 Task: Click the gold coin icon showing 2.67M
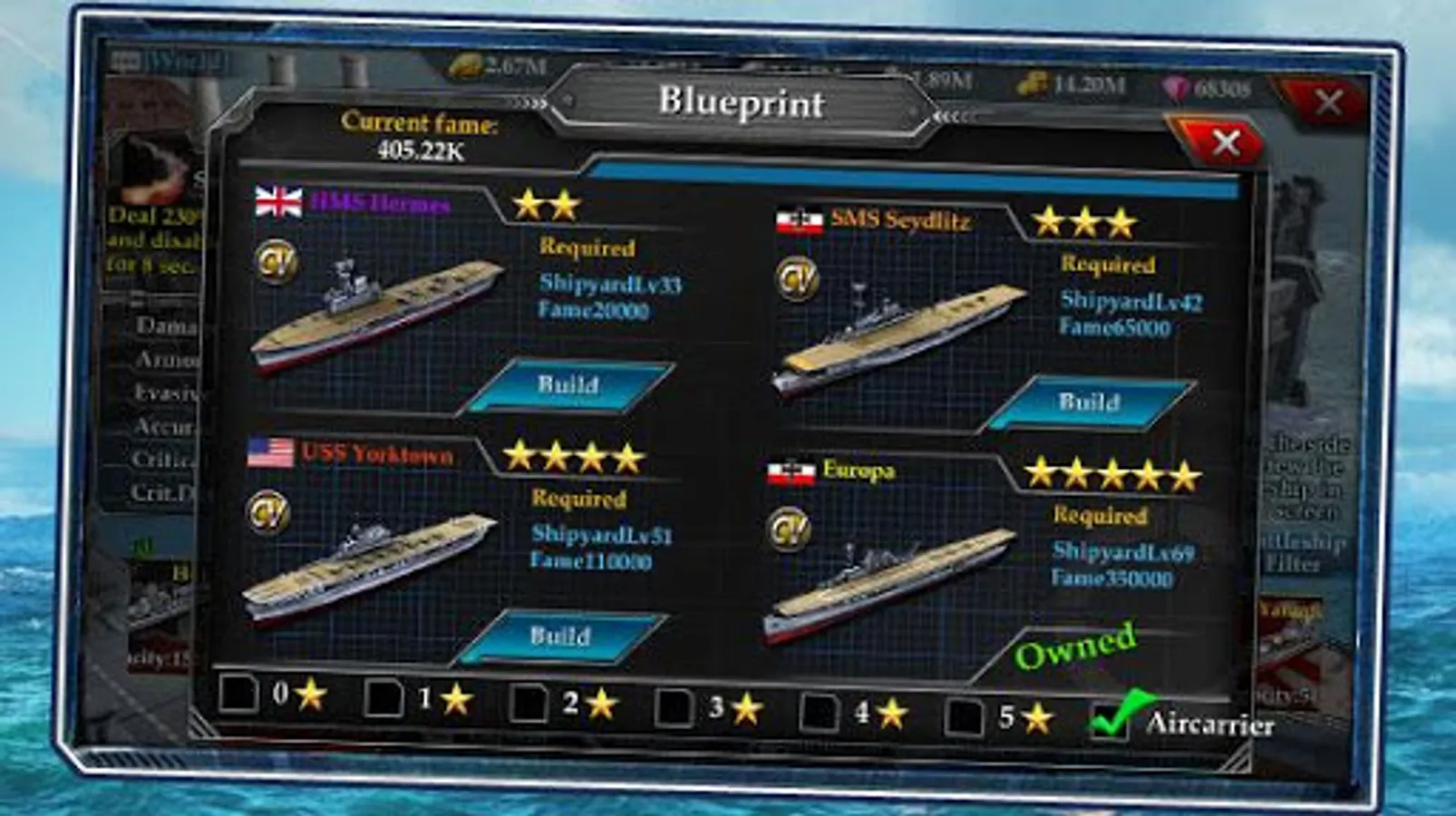465,65
